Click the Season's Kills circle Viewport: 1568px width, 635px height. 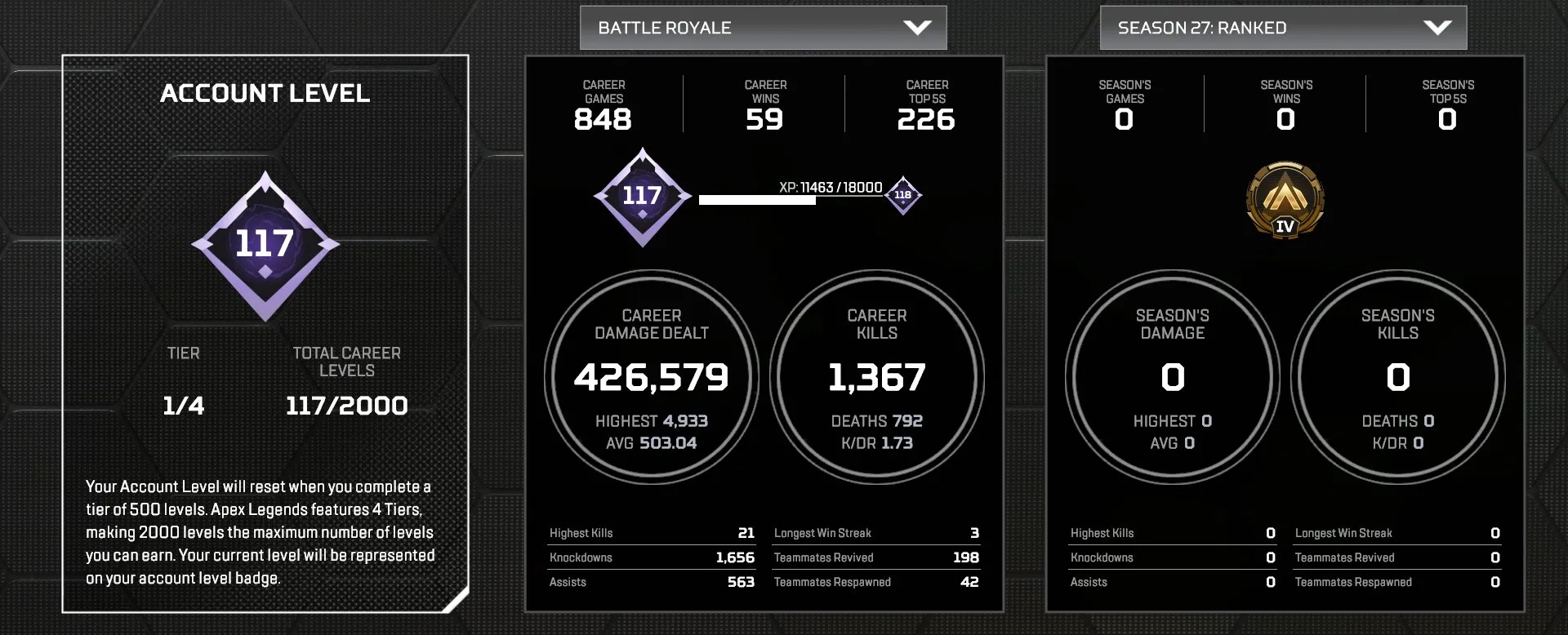point(1397,377)
